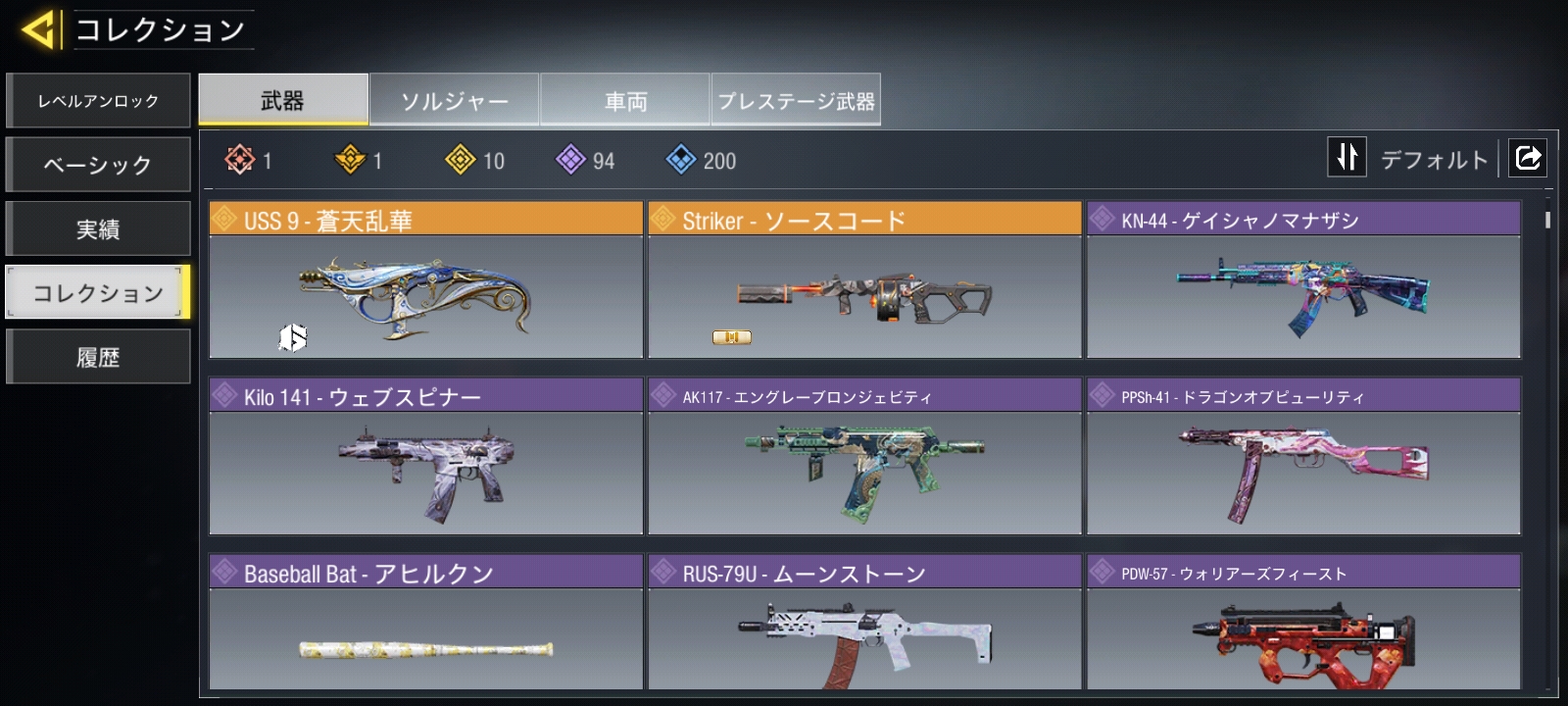Pick the RUS-79U ムーンストーン card
Image resolution: width=1568 pixels, height=706 pixels.
click(864, 624)
